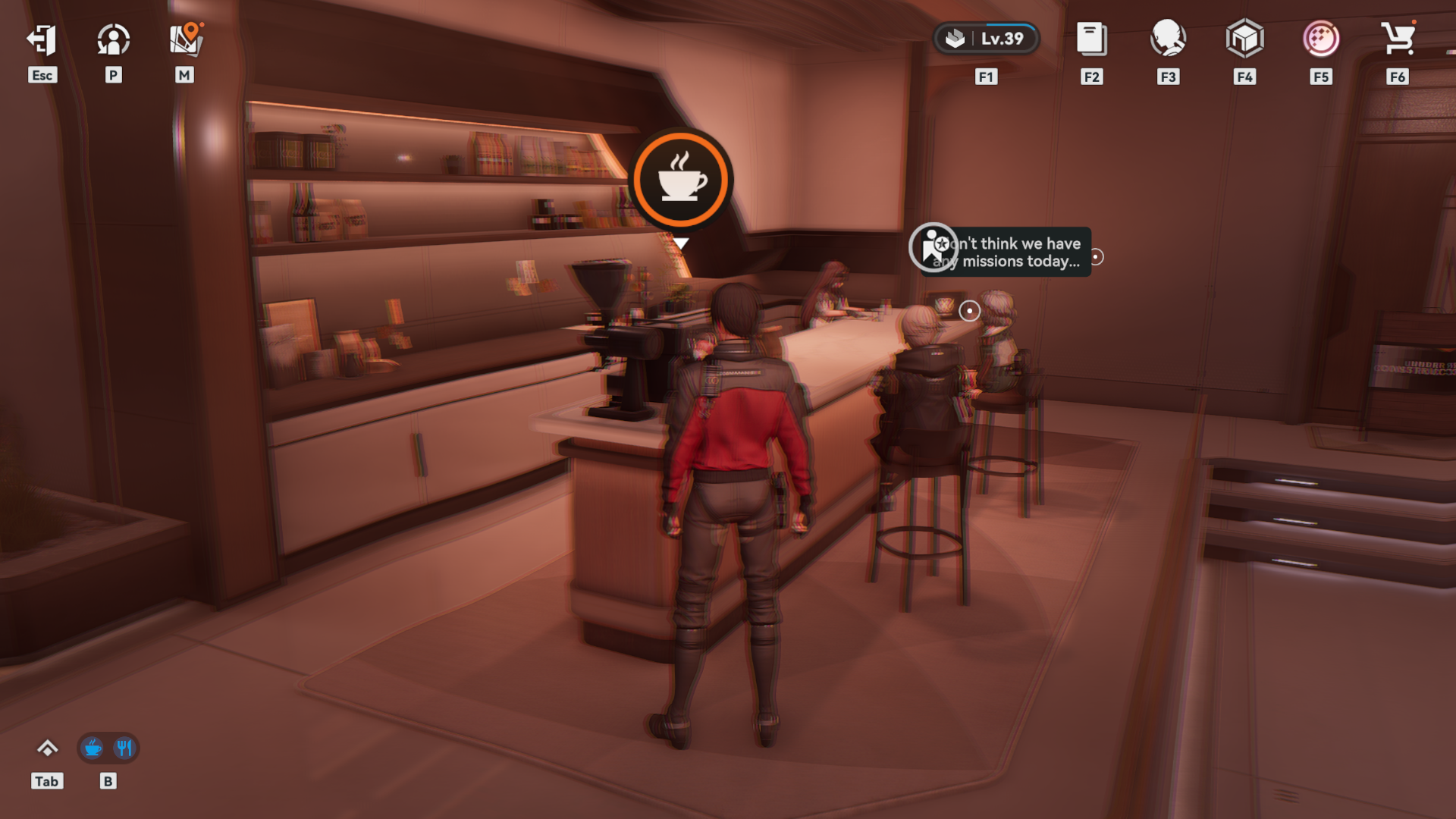The height and width of the screenshot is (819, 1456).
Task: Open the character profile icon
Action: (113, 39)
